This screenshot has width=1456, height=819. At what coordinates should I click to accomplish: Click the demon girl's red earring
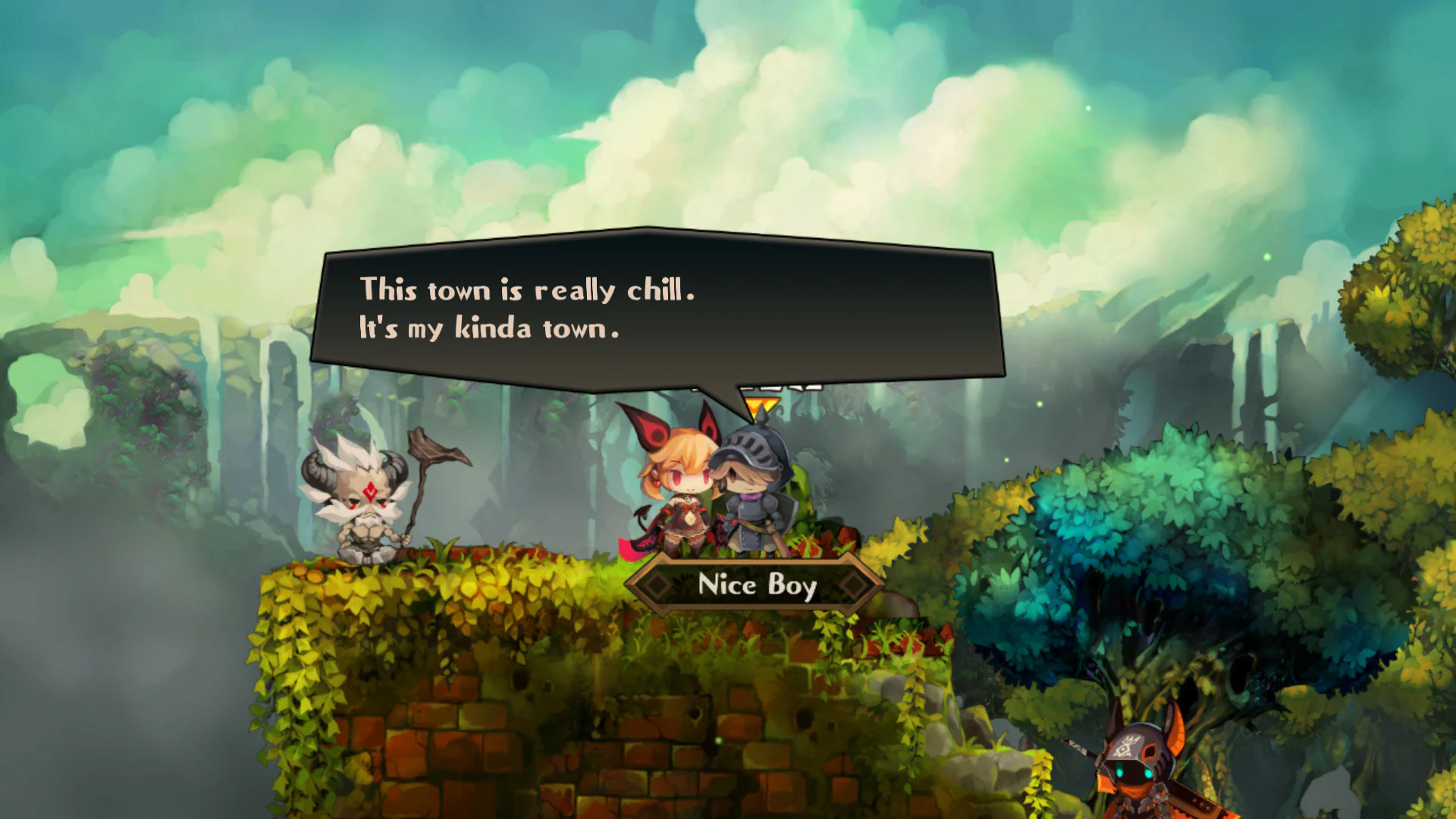pyautogui.click(x=657, y=482)
